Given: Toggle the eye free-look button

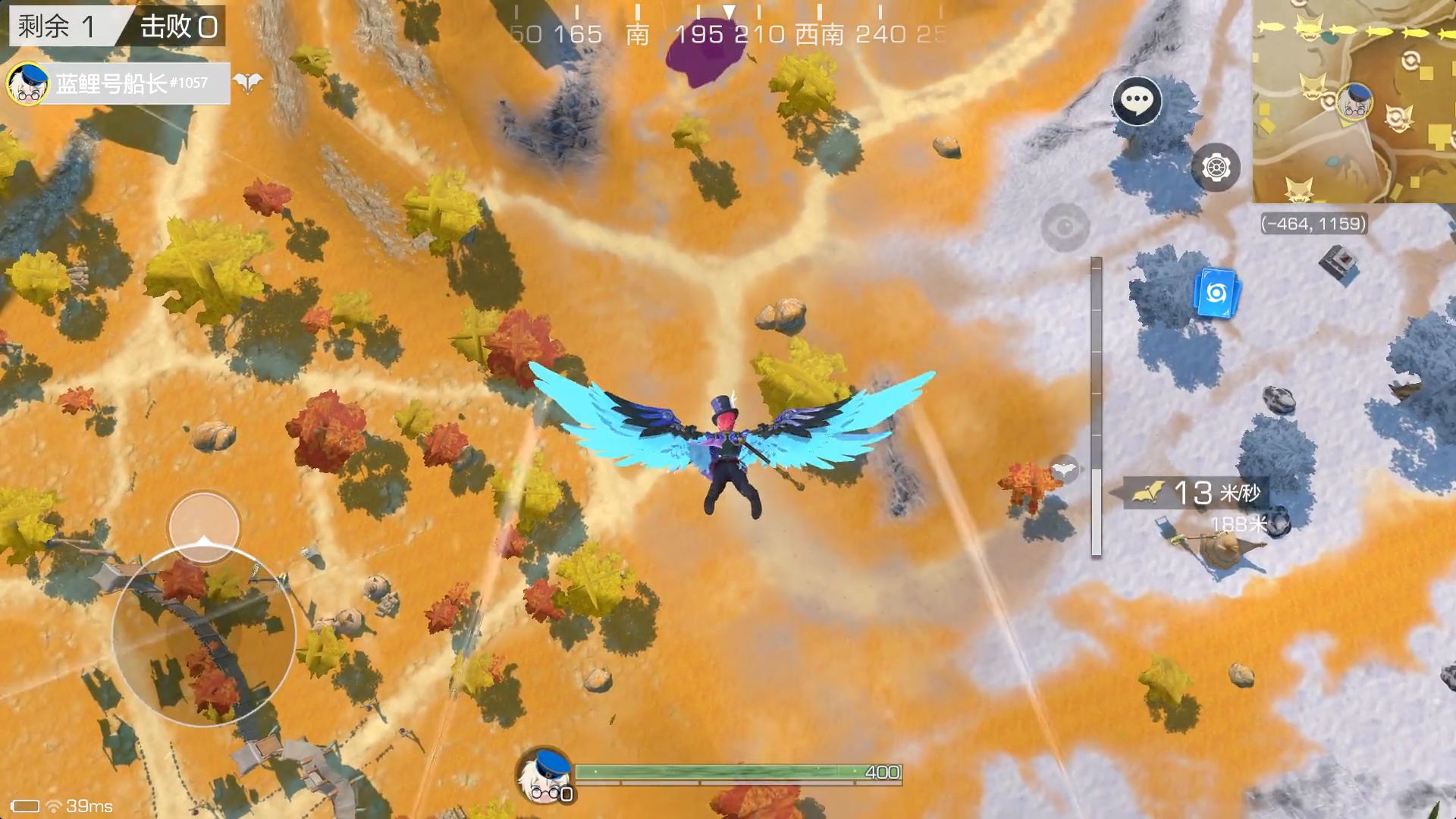Looking at the screenshot, I should 1065,226.
